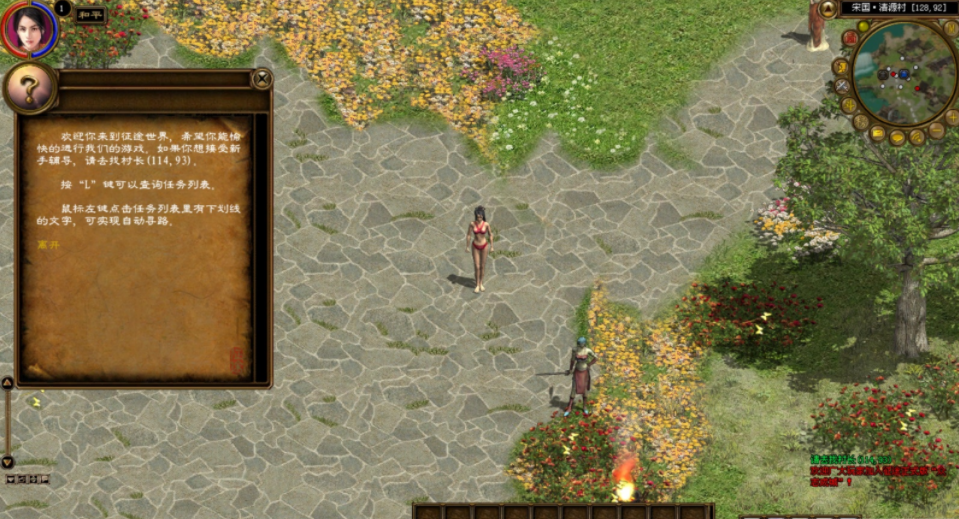Click the player portrait in the corner
959x519 pixels.
tap(29, 30)
